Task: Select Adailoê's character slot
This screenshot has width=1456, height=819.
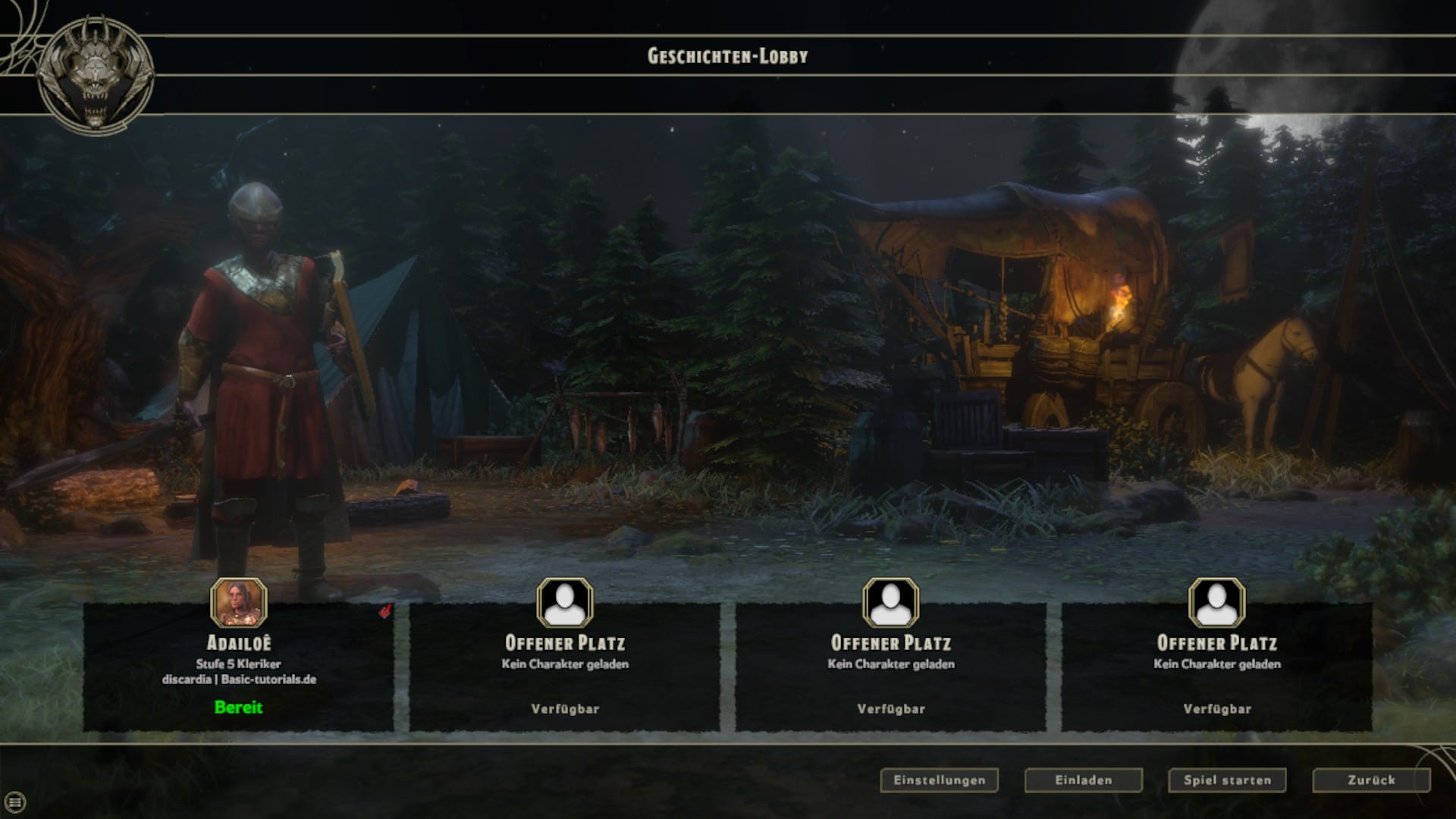Action: pos(238,667)
